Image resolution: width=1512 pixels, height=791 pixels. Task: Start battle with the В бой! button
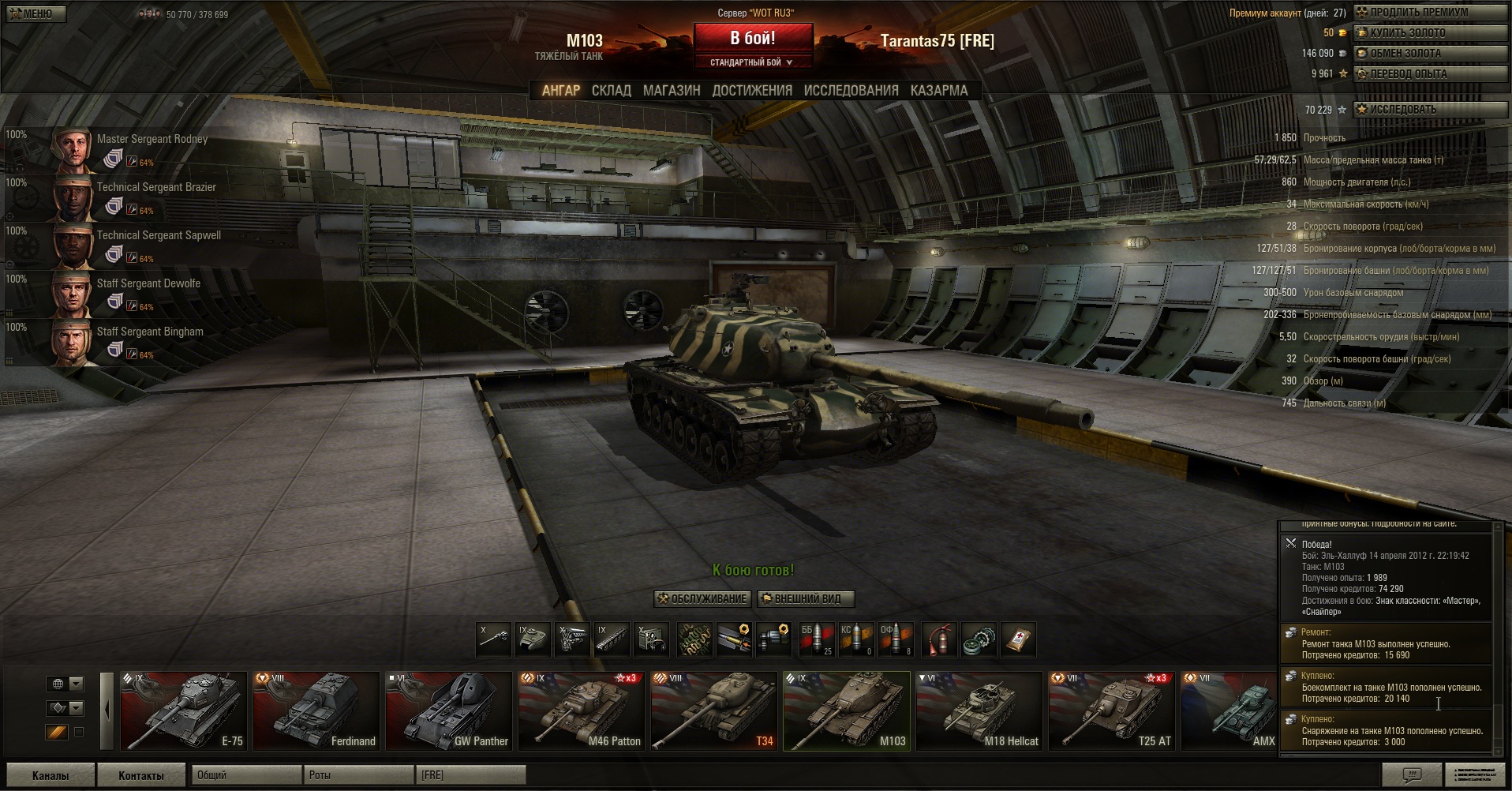coord(753,38)
